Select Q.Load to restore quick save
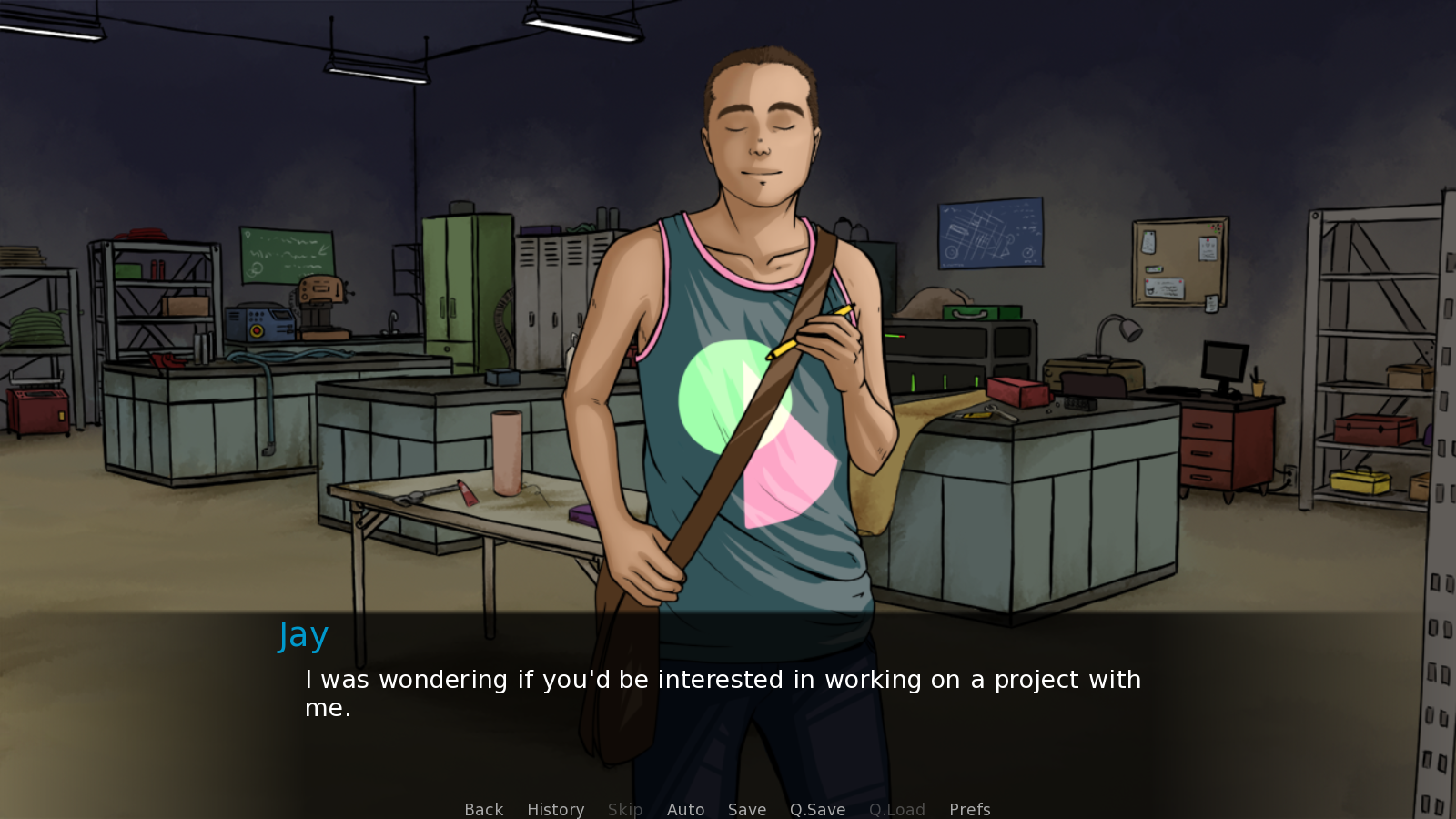This screenshot has height=819, width=1456. click(896, 809)
